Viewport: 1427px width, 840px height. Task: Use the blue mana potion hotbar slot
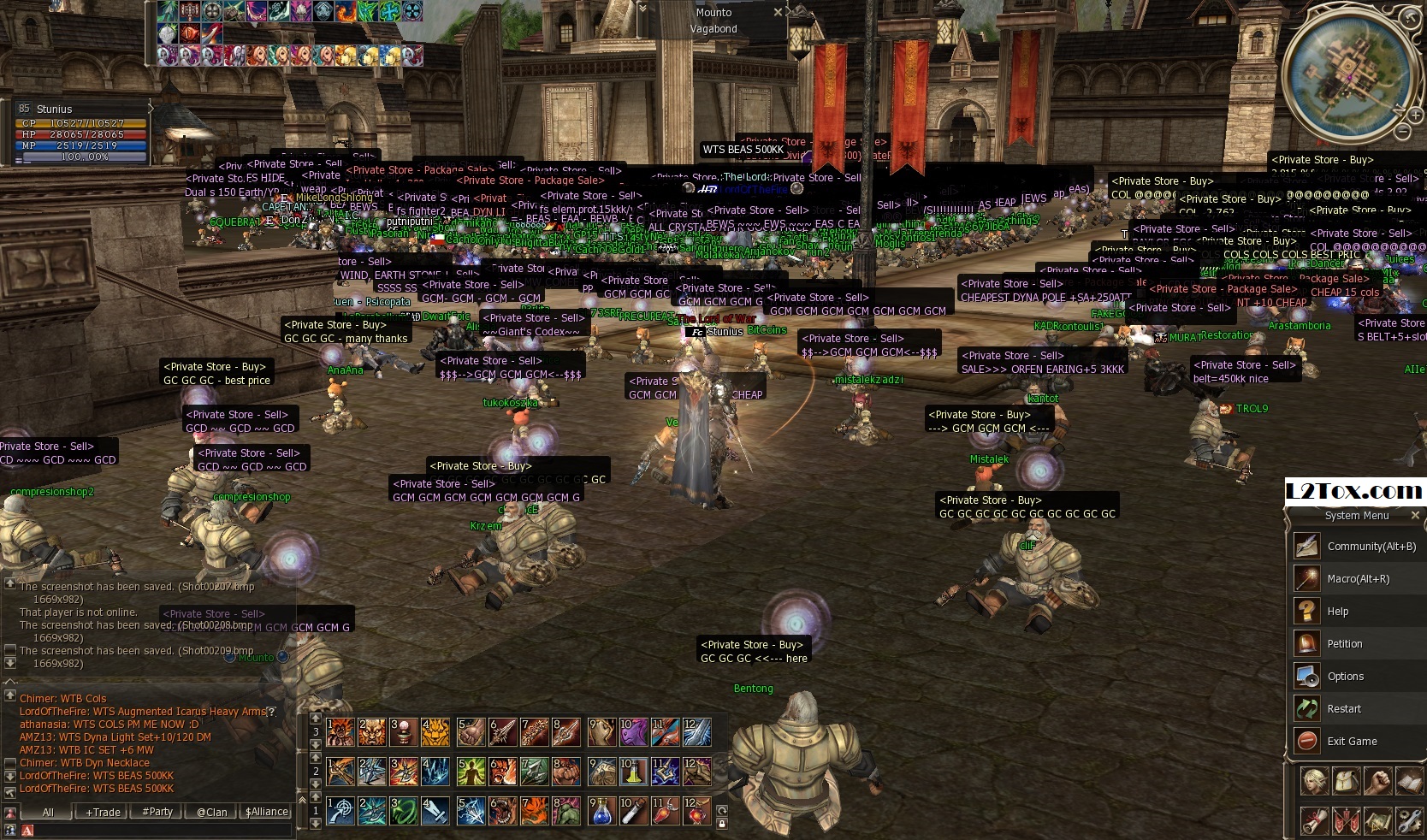(601, 810)
